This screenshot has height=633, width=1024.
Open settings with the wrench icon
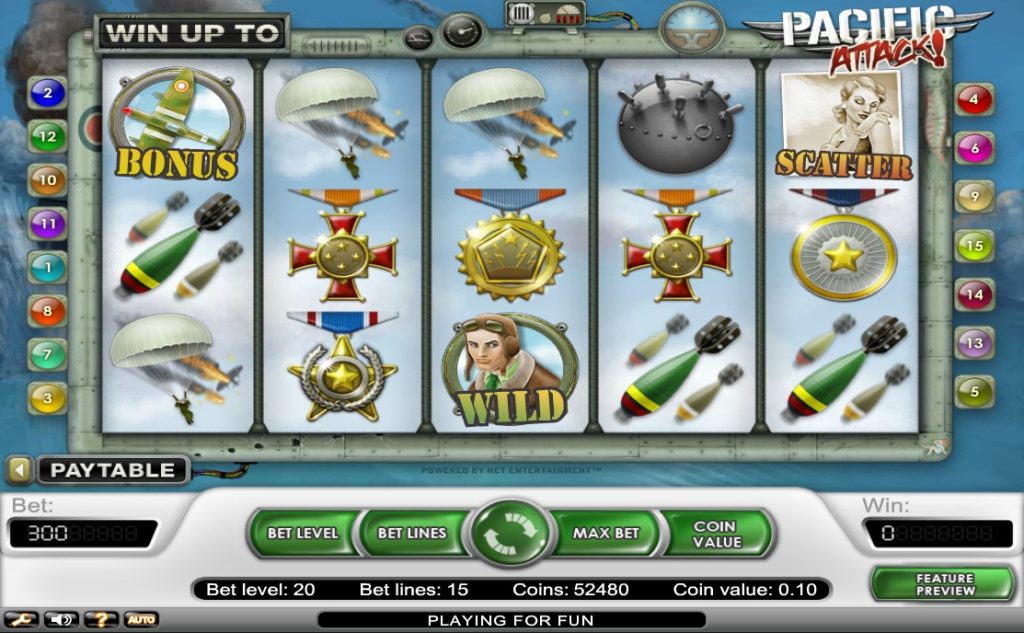21,620
